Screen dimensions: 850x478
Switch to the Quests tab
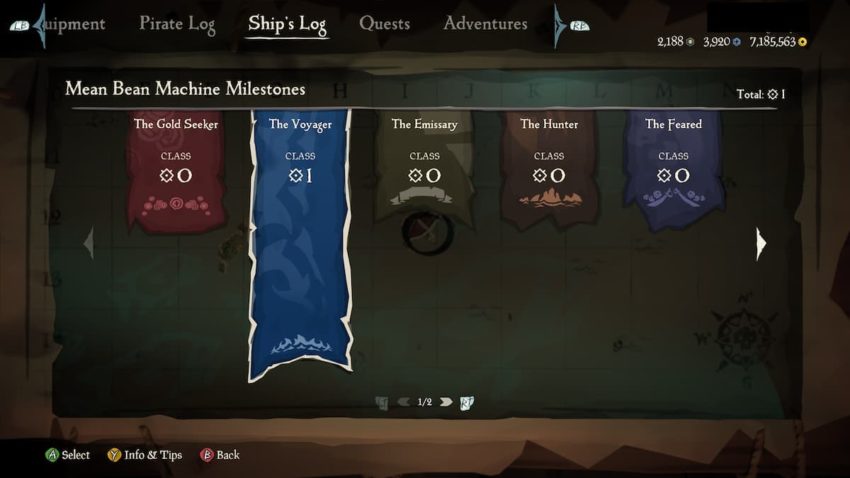[x=384, y=24]
